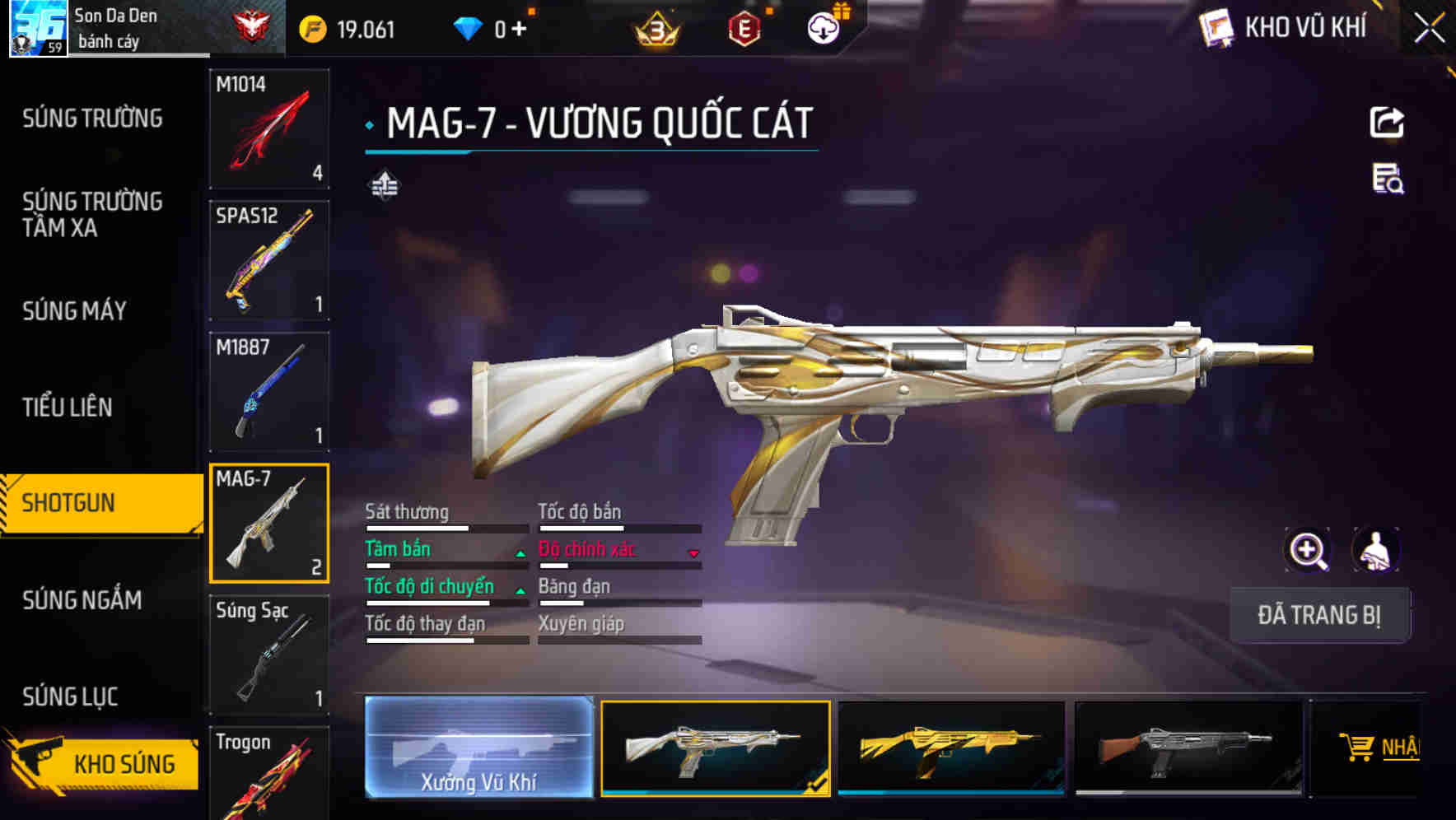
Task: Switch to the Súng Lục category
Action: tap(70, 697)
